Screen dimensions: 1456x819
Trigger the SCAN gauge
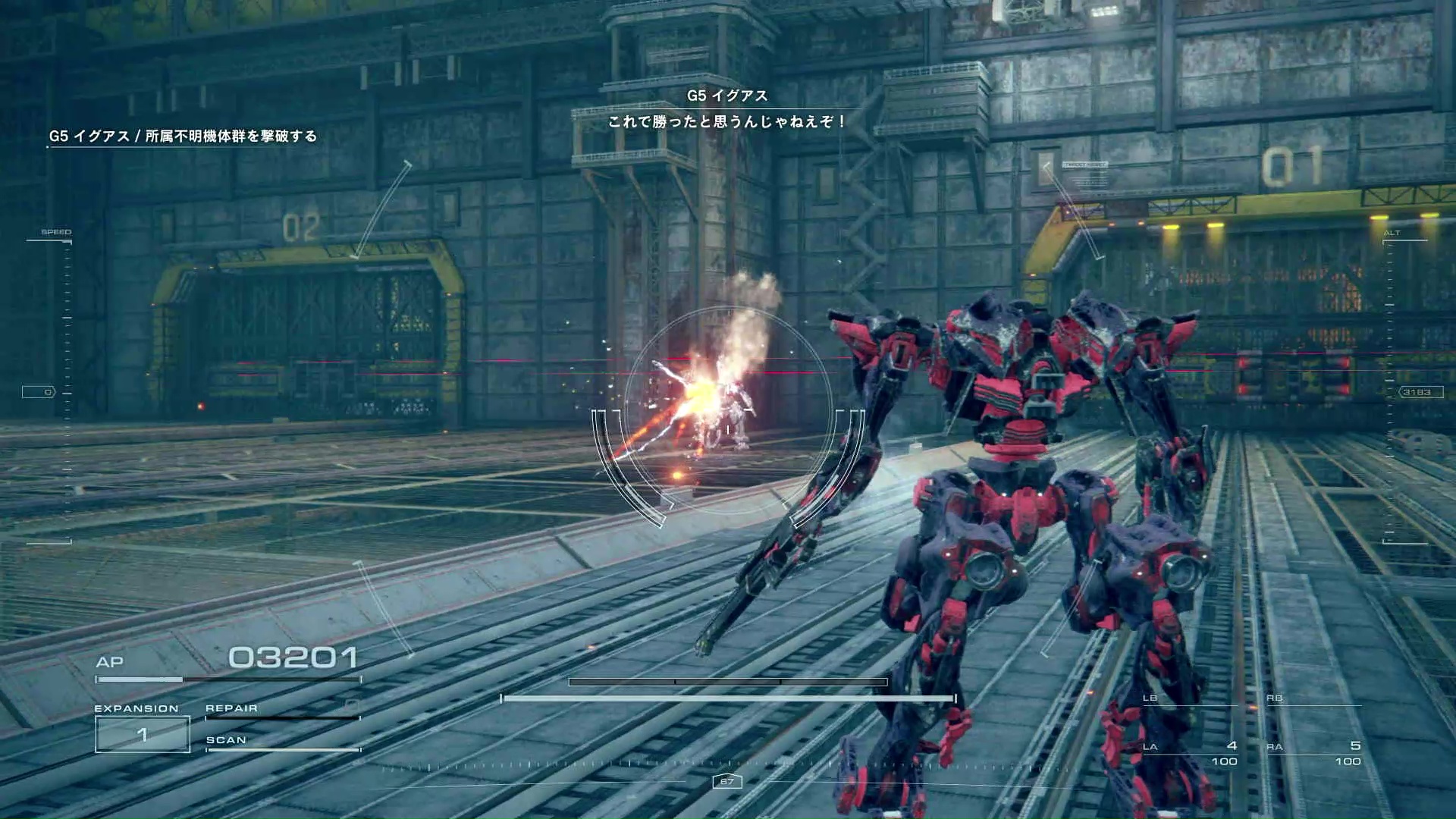point(281,742)
